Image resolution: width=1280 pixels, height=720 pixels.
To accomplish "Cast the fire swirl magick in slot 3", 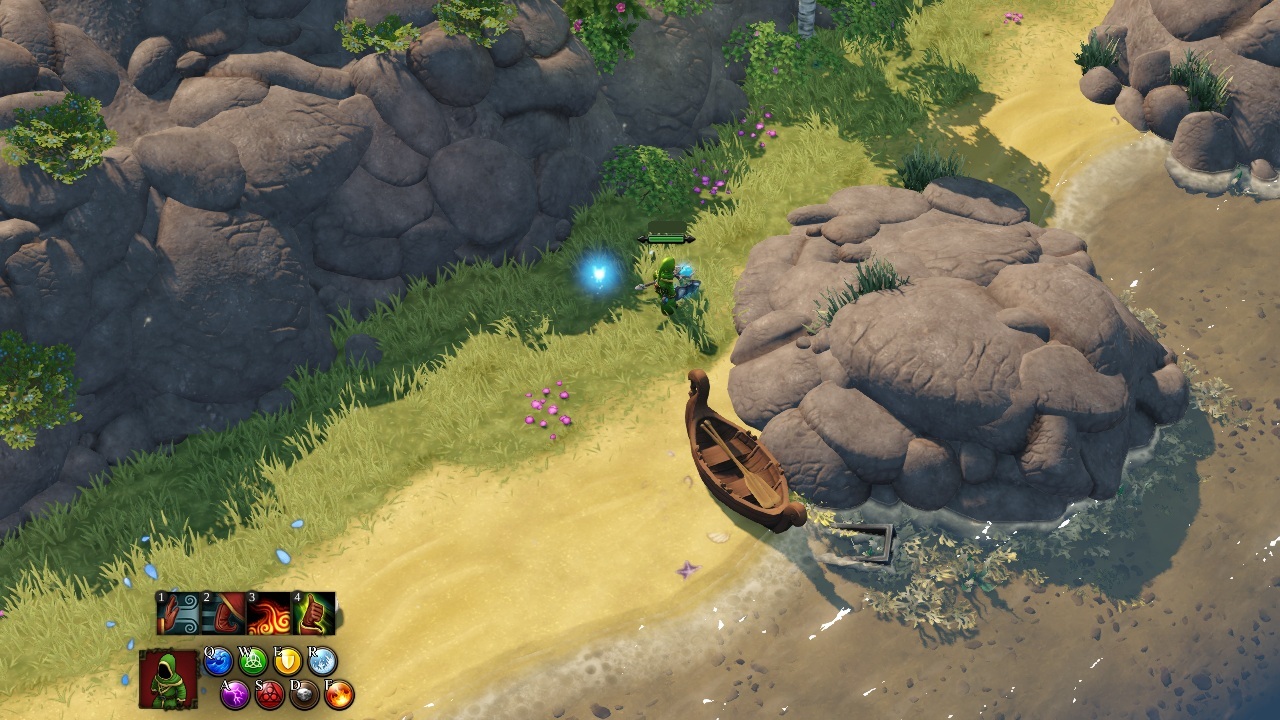I will point(268,613).
